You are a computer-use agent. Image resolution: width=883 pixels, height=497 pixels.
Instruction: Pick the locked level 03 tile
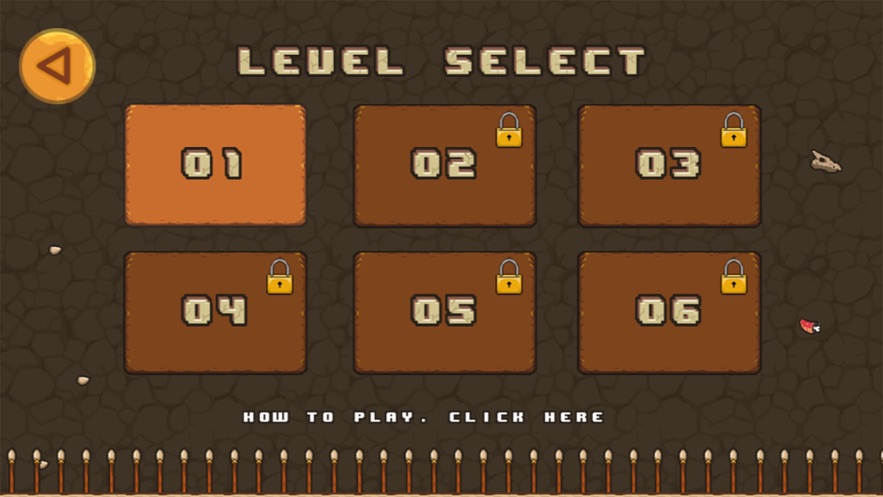tap(668, 166)
